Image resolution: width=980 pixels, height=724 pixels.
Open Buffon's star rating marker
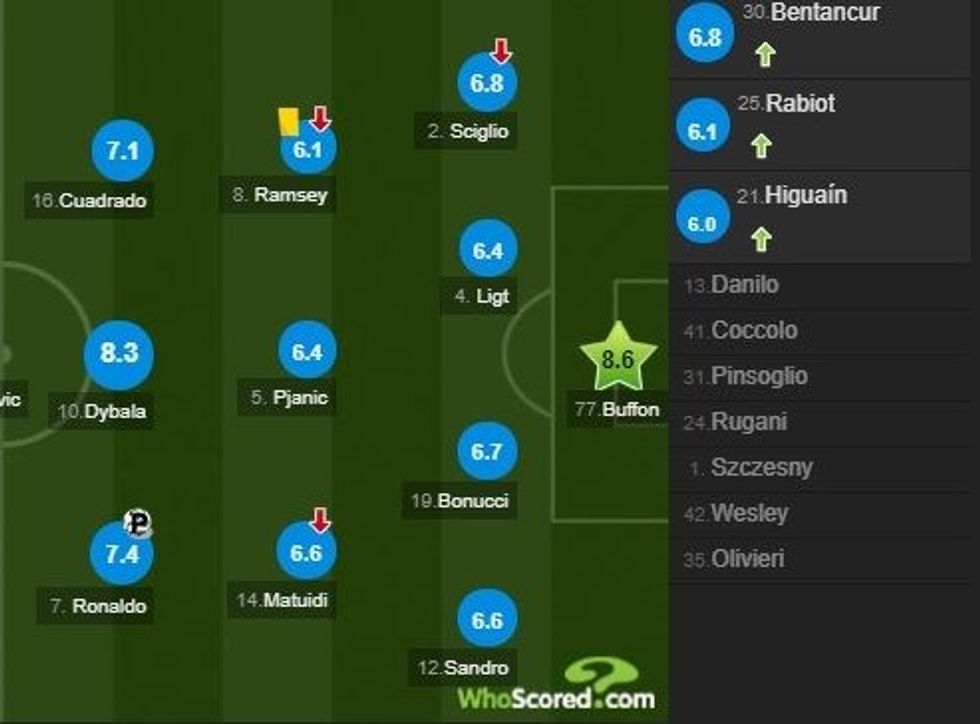click(x=618, y=358)
